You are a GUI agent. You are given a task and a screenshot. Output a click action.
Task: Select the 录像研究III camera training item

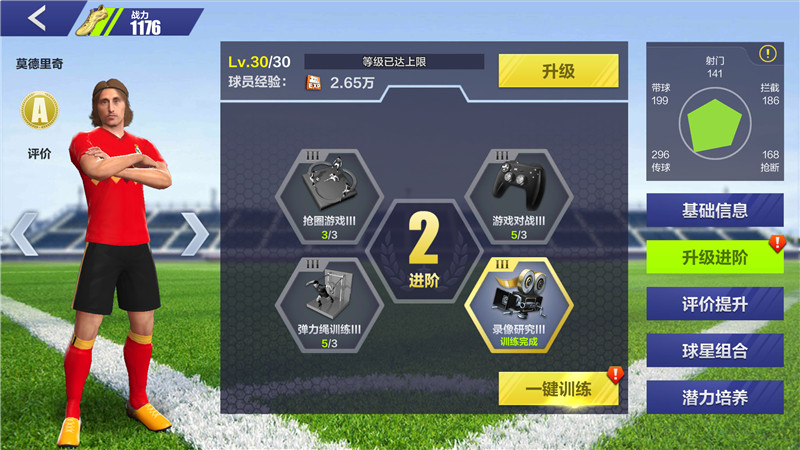coord(518,298)
